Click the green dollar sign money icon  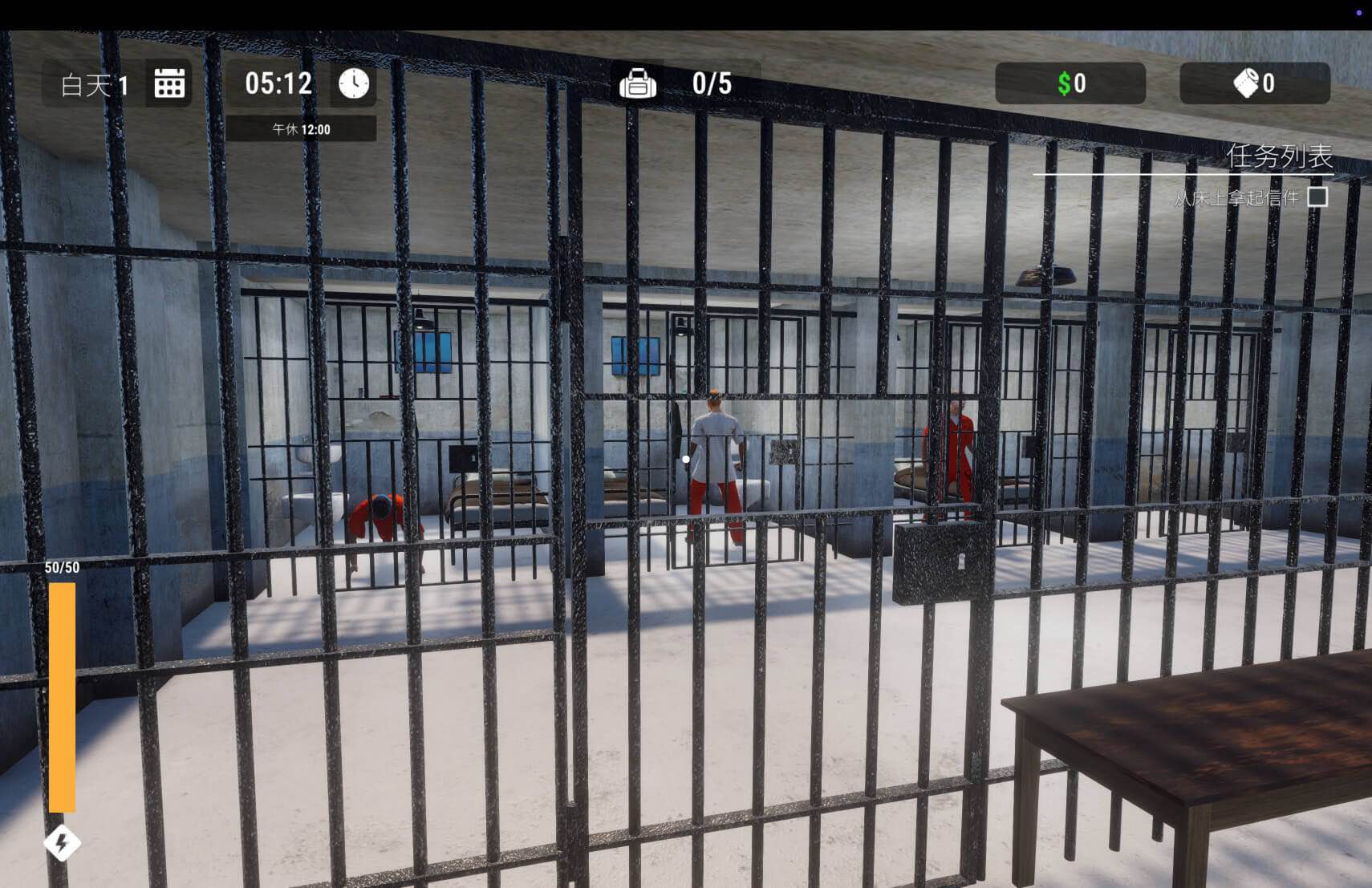point(1063,83)
